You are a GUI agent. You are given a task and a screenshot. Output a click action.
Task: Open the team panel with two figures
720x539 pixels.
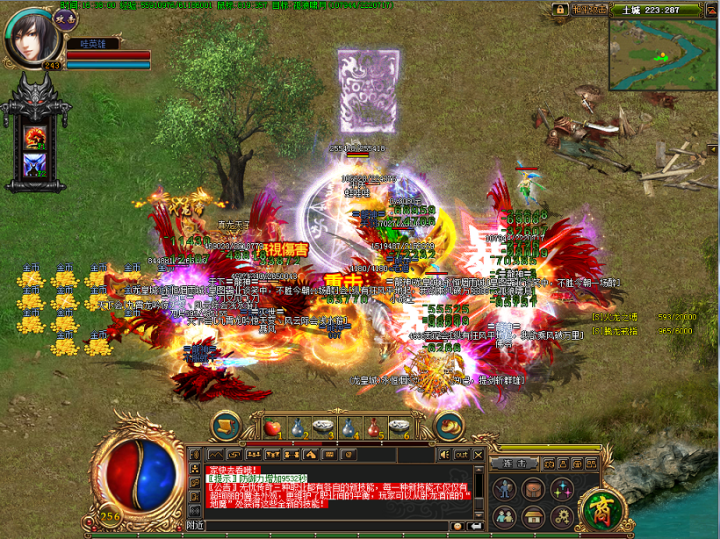click(x=505, y=516)
